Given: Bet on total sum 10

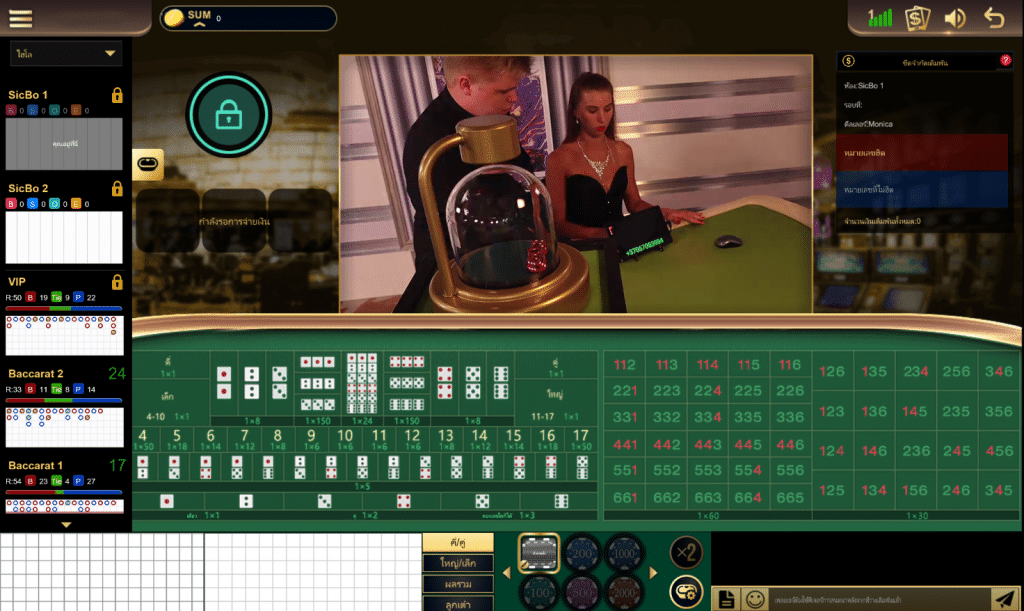Looking at the screenshot, I should click(x=346, y=441).
